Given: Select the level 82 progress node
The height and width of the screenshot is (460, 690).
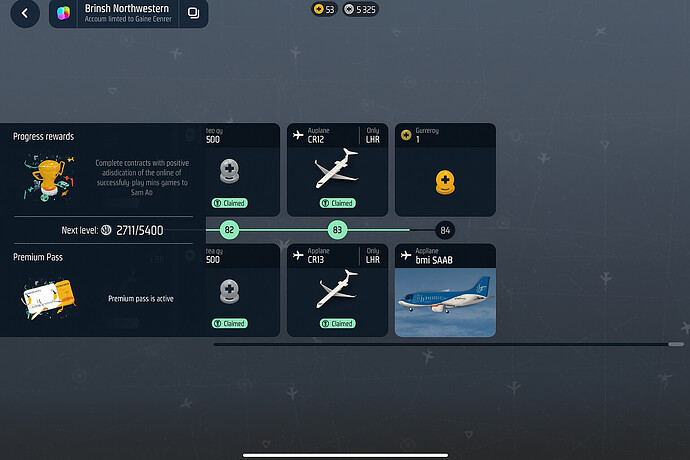Looking at the screenshot, I should point(229,230).
